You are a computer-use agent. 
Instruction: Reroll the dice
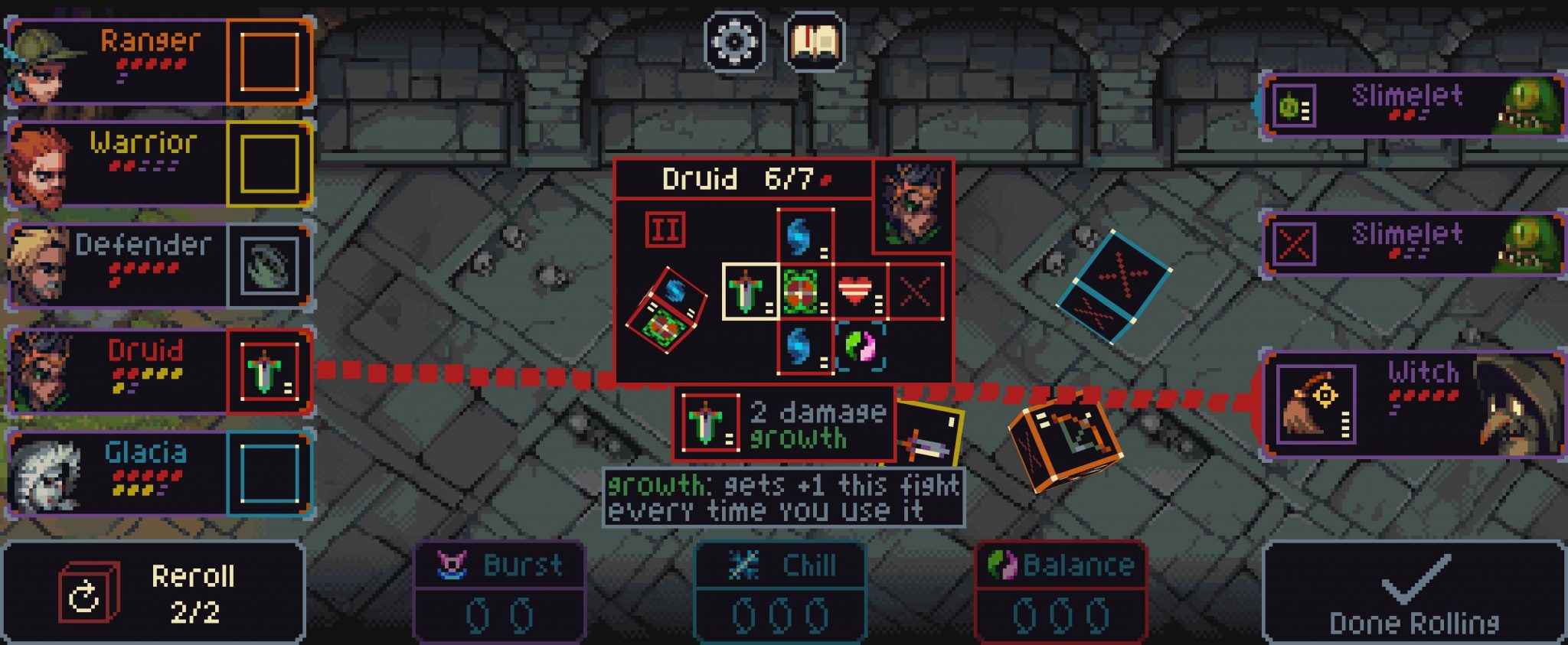[153, 593]
